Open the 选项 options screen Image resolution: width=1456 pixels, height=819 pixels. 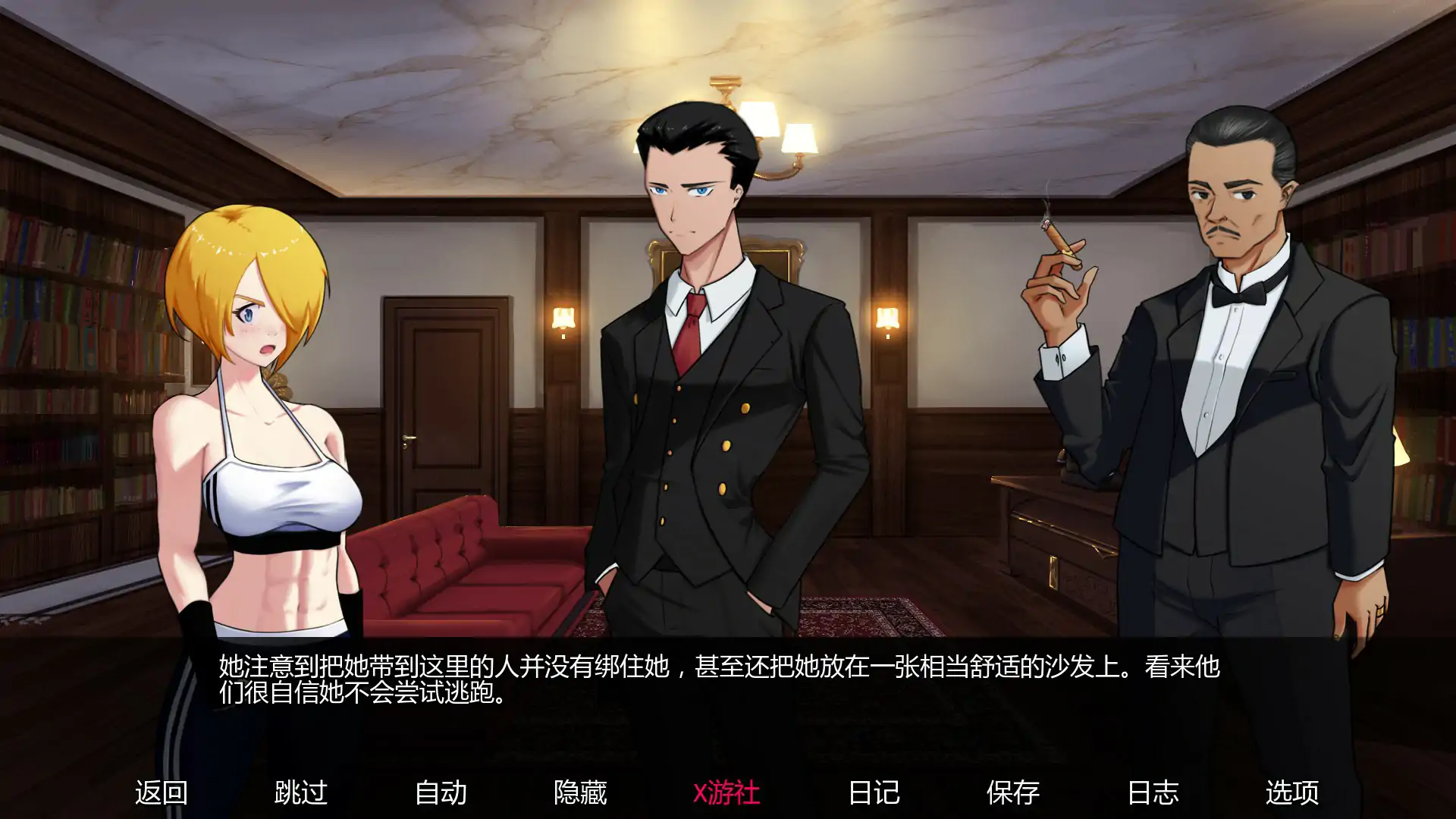pyautogui.click(x=1294, y=793)
